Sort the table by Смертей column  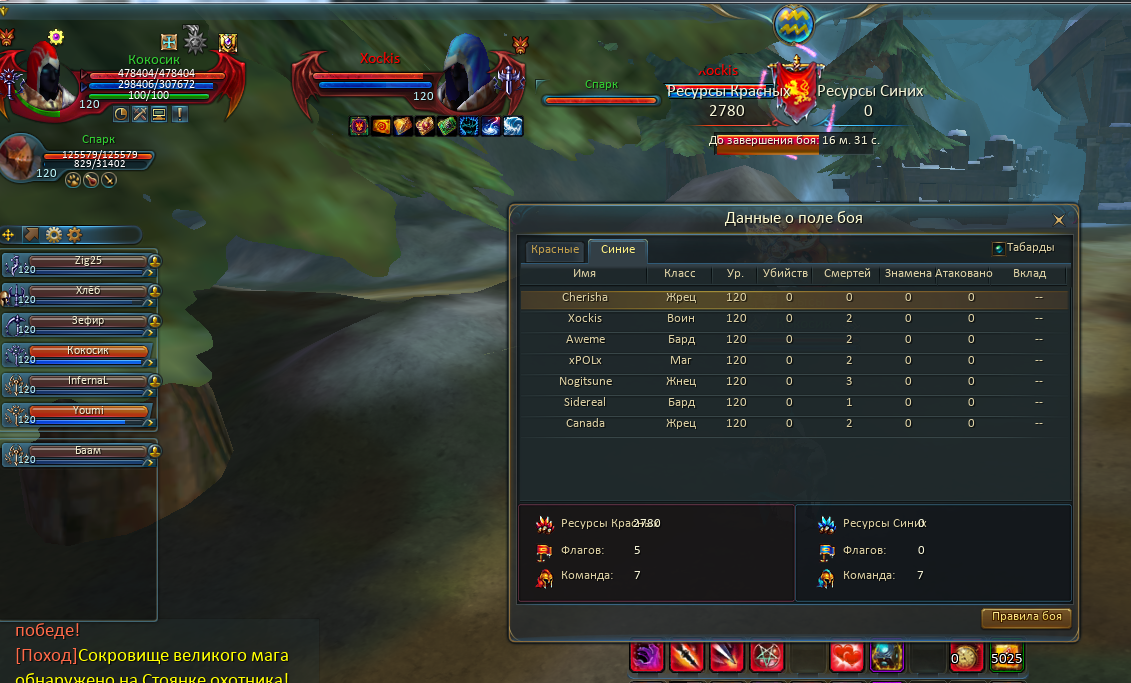click(x=846, y=274)
